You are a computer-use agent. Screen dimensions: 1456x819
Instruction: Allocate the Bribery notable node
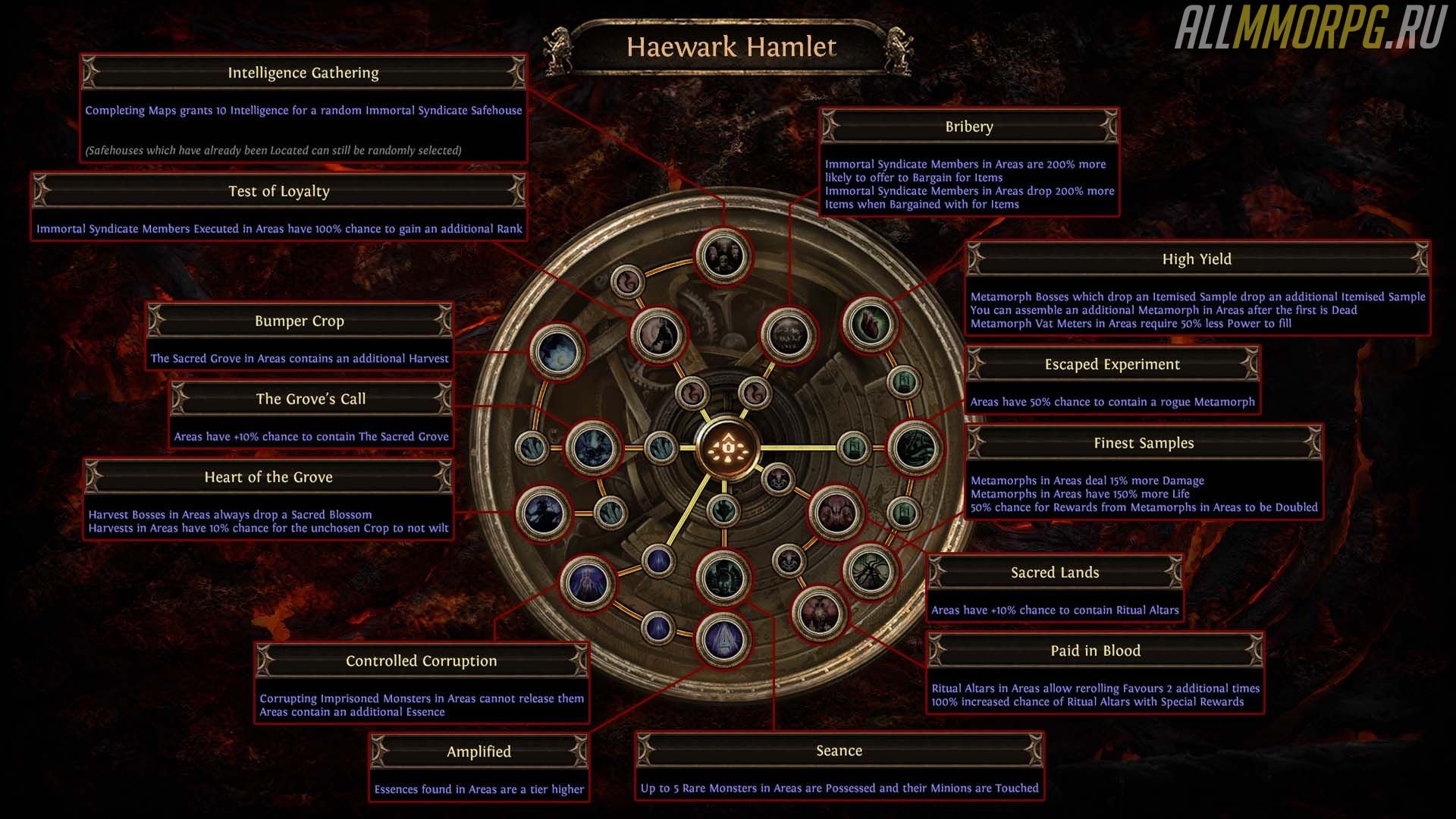click(789, 334)
